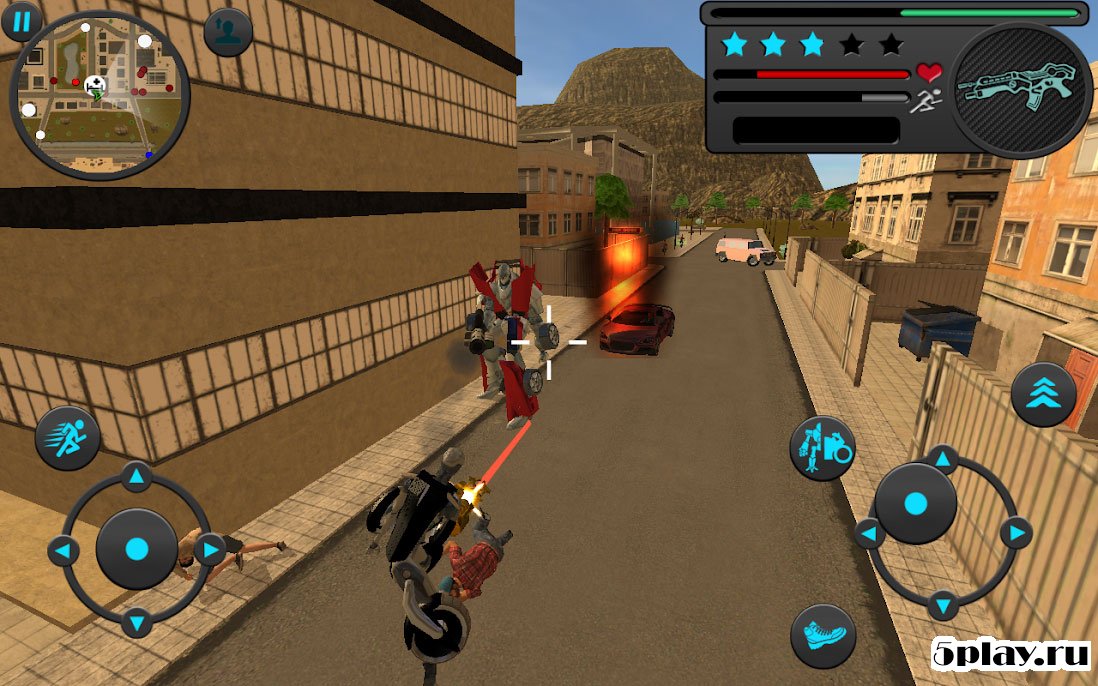This screenshot has width=1098, height=686.
Task: Tap the movement pad's left arrow
Action: 62,550
